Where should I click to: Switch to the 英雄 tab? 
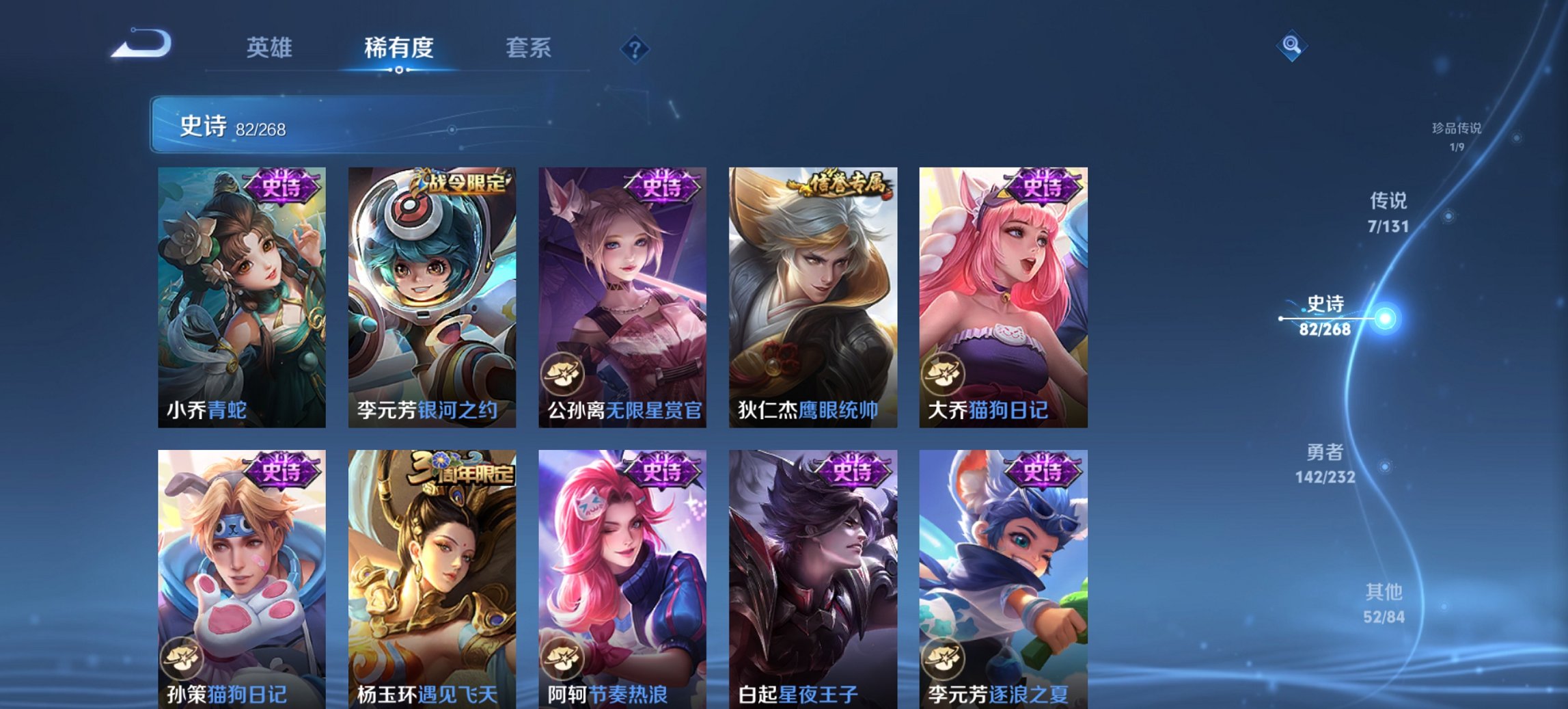(271, 48)
